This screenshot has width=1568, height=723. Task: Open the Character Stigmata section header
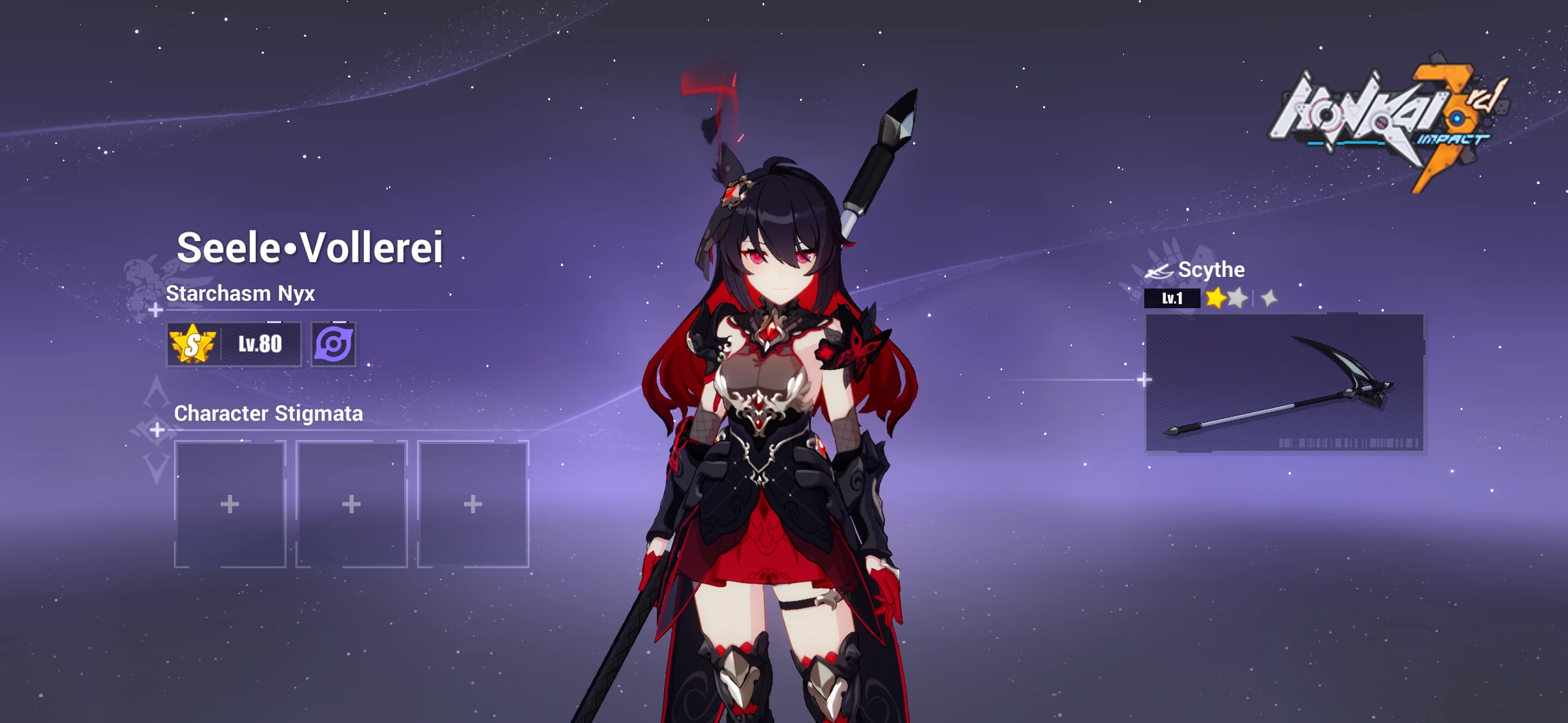(x=268, y=413)
